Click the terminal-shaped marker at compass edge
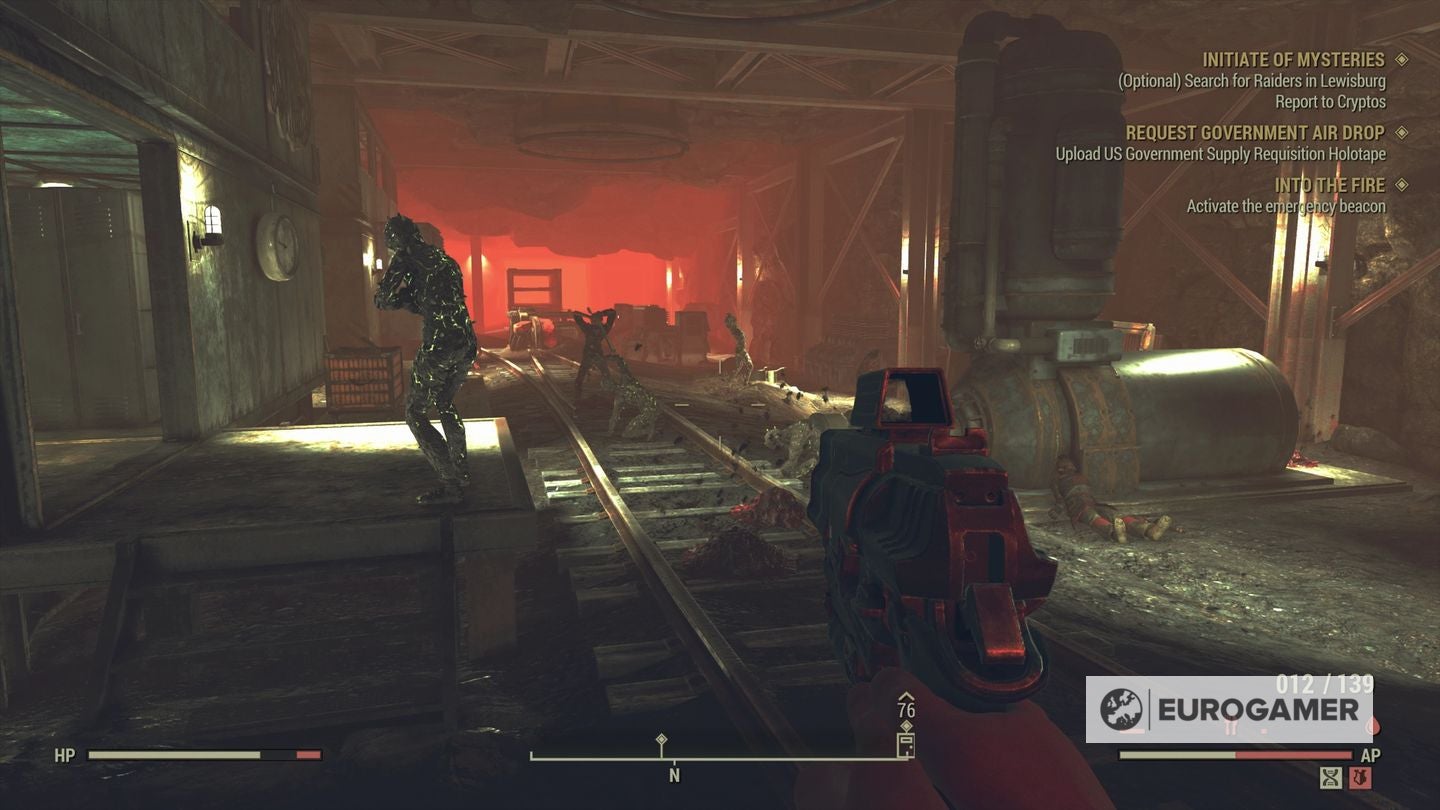 905,745
